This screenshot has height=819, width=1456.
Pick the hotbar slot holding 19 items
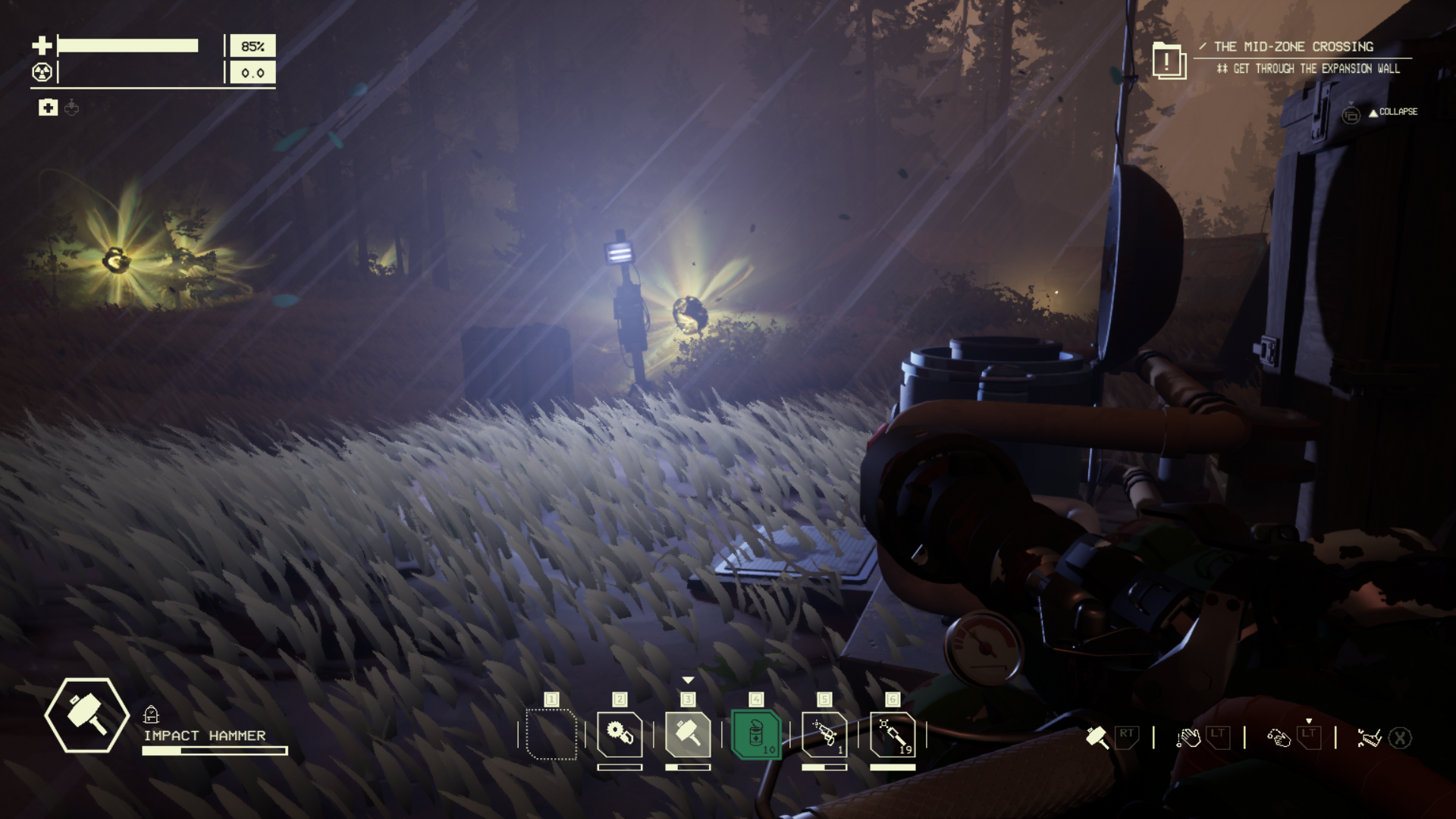[x=893, y=734]
